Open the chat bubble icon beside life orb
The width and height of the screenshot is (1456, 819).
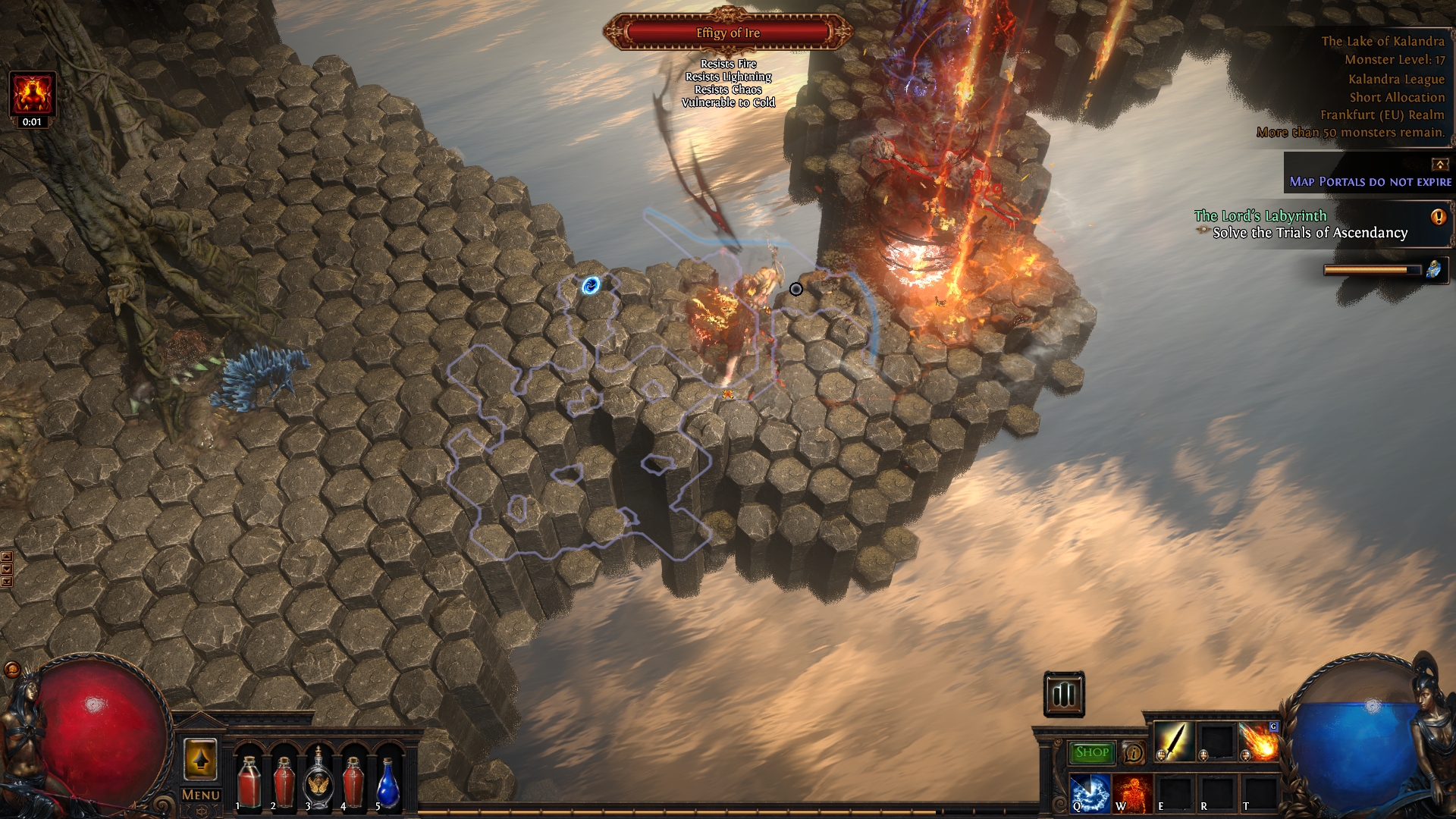pyautogui.click(x=12, y=670)
